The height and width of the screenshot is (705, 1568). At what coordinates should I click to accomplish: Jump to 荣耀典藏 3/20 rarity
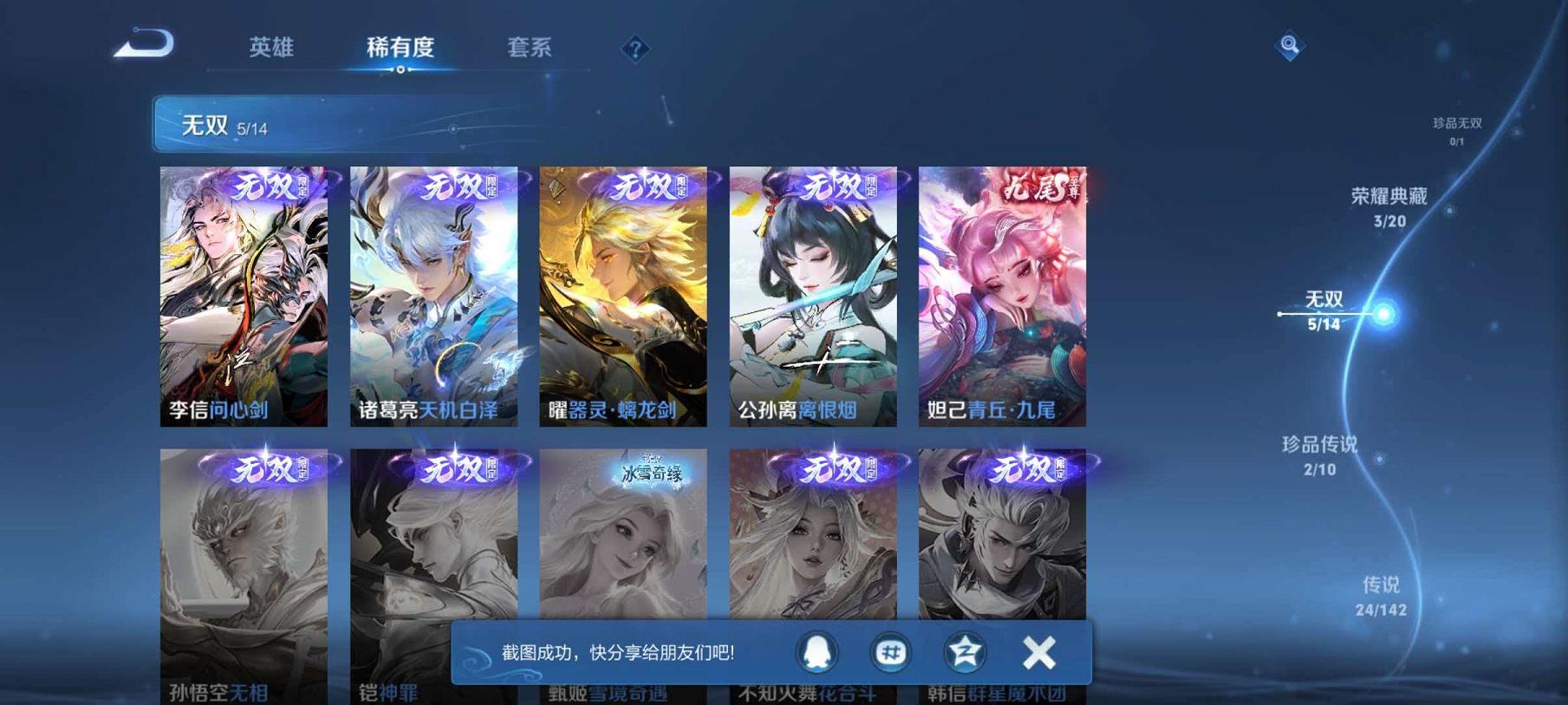click(x=1393, y=206)
